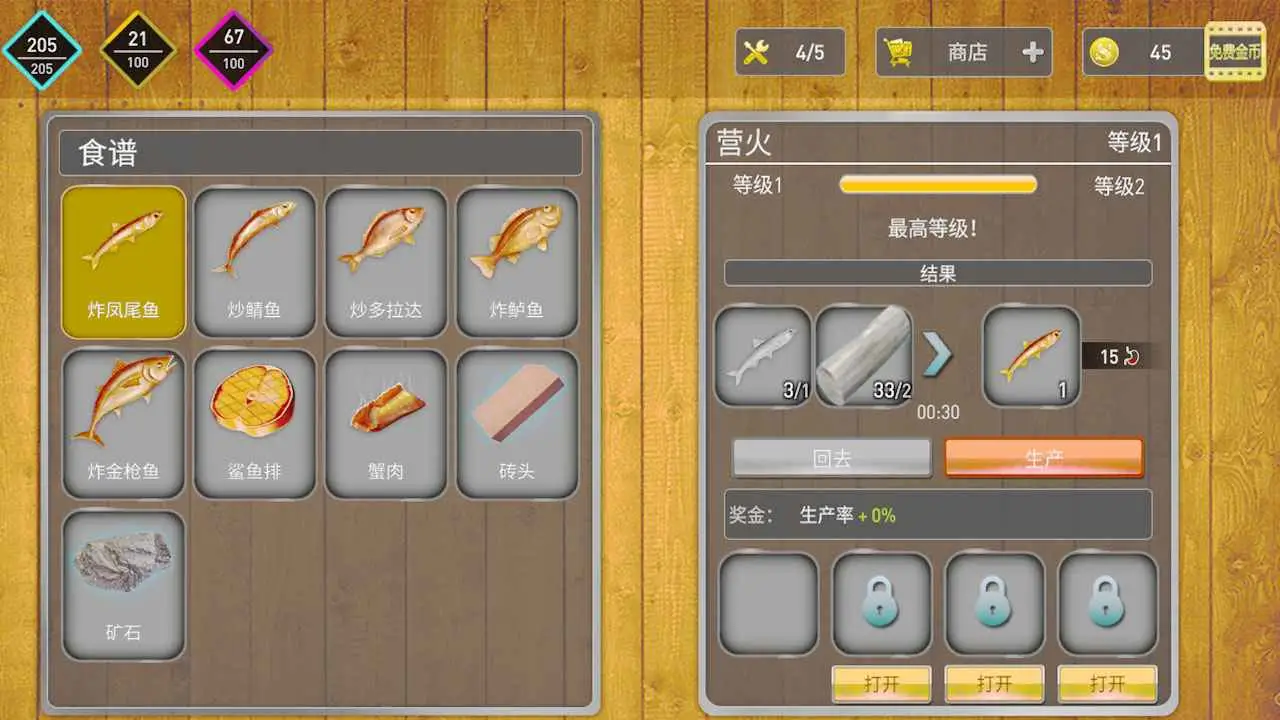Choose the 砖头 recipe
The image size is (1280, 720).
[516, 420]
